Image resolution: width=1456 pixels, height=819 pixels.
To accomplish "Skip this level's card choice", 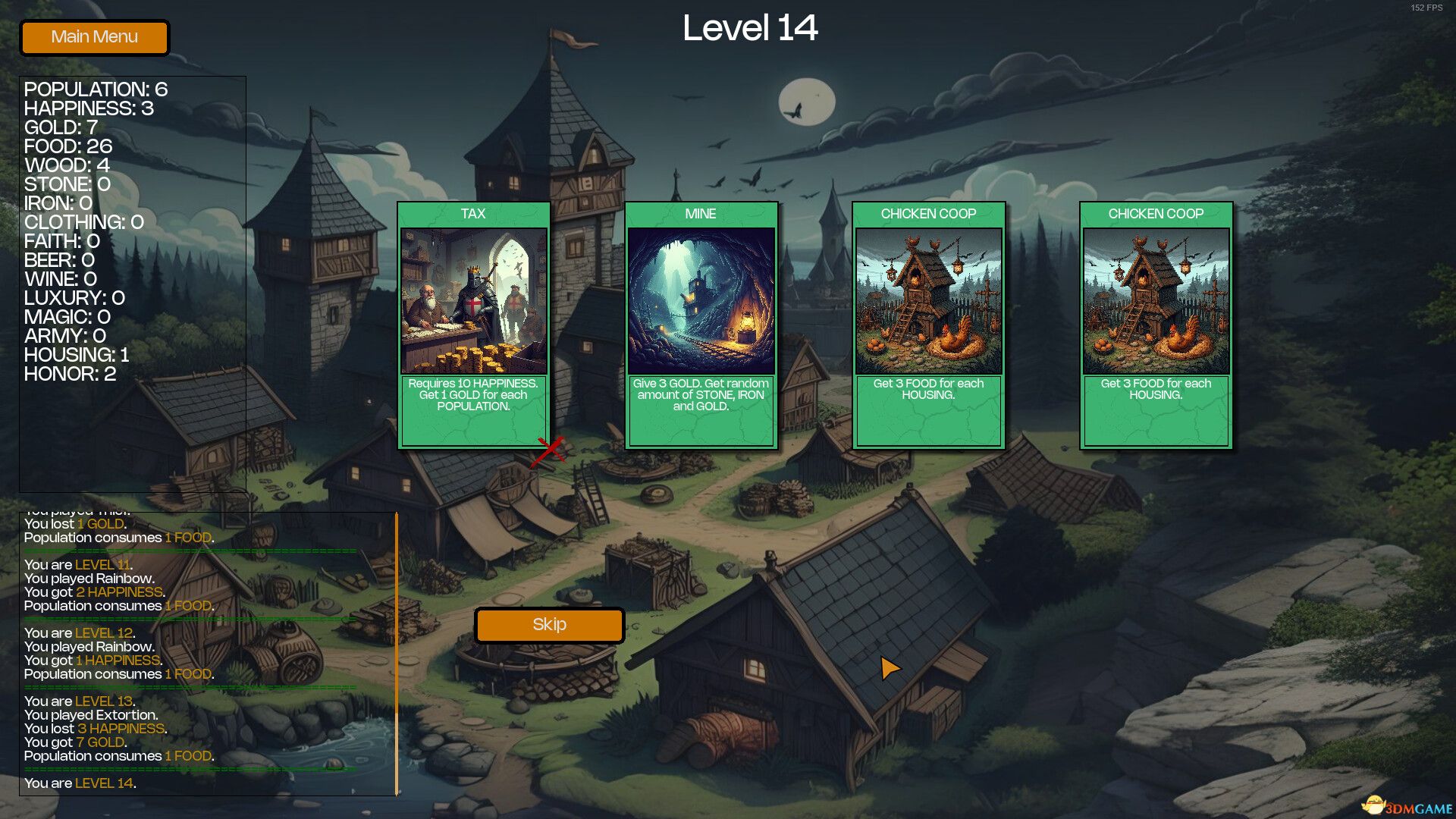I will tap(549, 625).
